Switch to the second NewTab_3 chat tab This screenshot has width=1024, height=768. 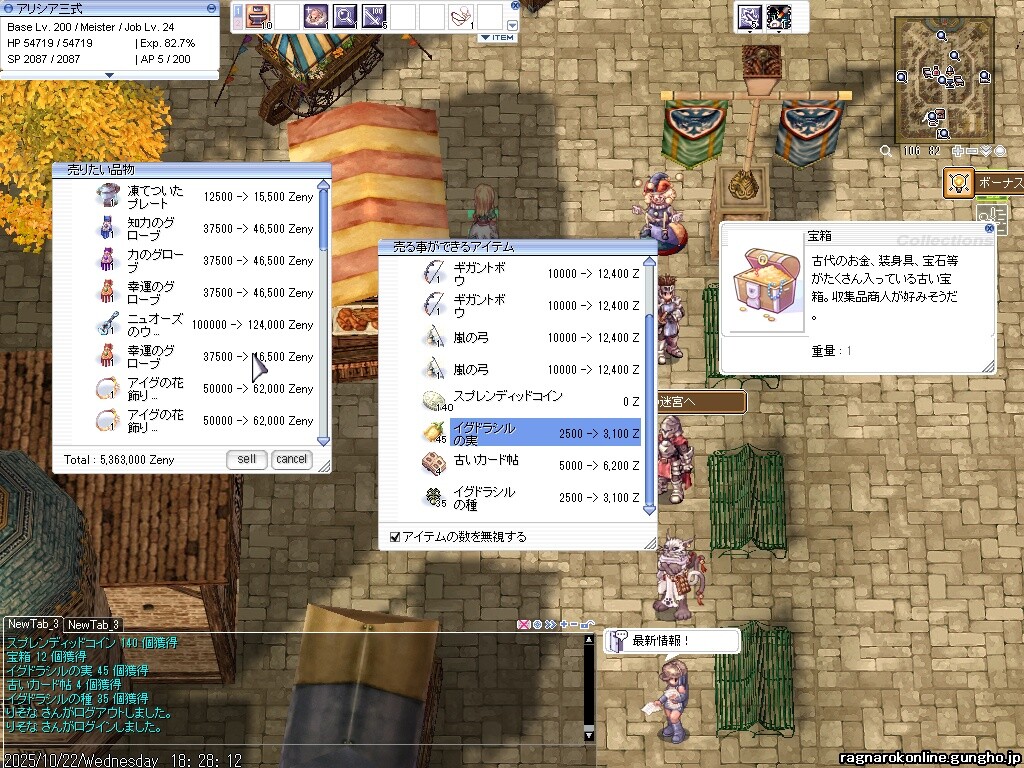pyautogui.click(x=94, y=625)
